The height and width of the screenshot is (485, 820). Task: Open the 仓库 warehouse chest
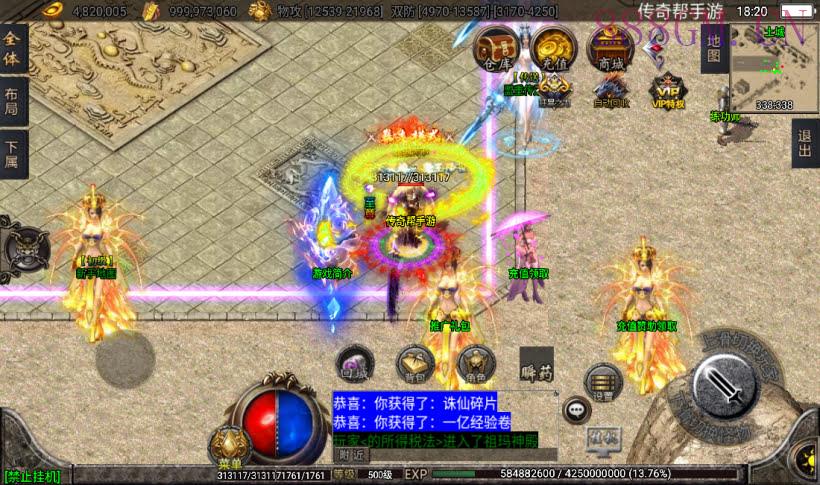(x=495, y=48)
